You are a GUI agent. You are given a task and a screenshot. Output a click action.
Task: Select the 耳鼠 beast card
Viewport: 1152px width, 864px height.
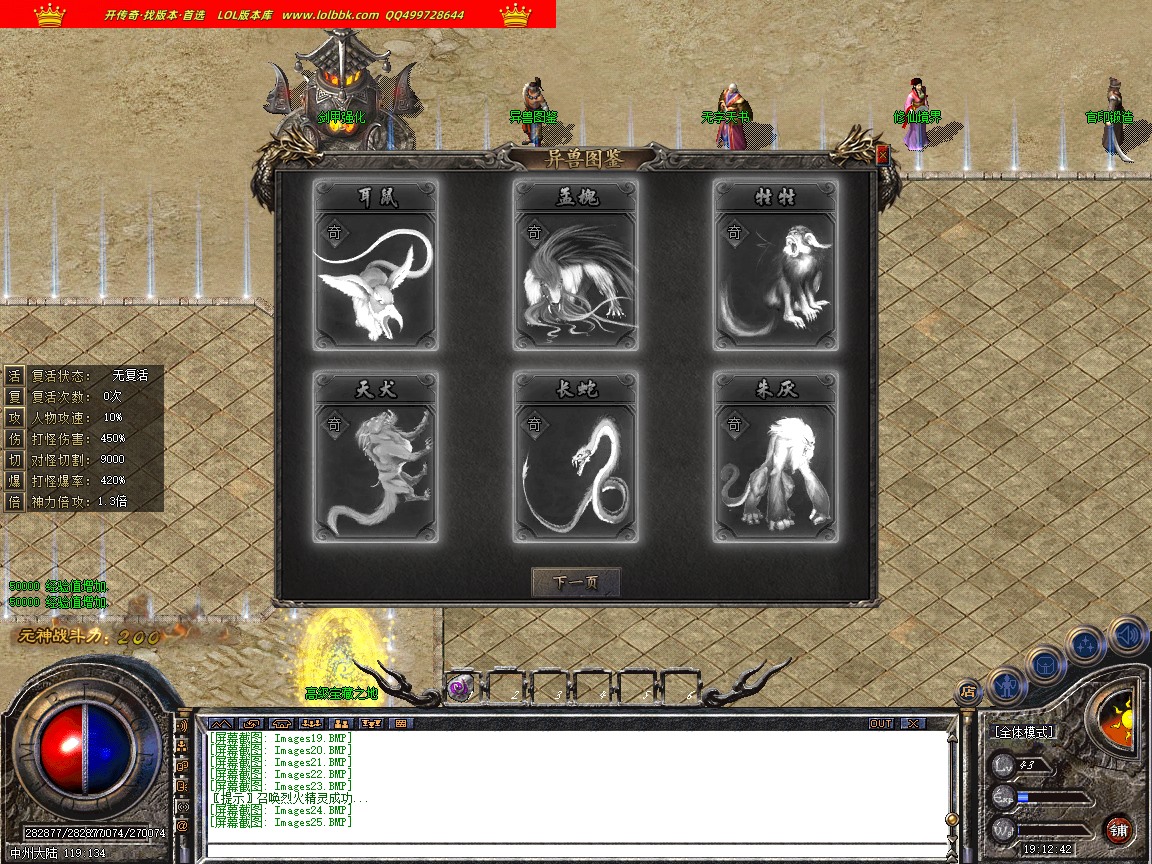pos(376,266)
